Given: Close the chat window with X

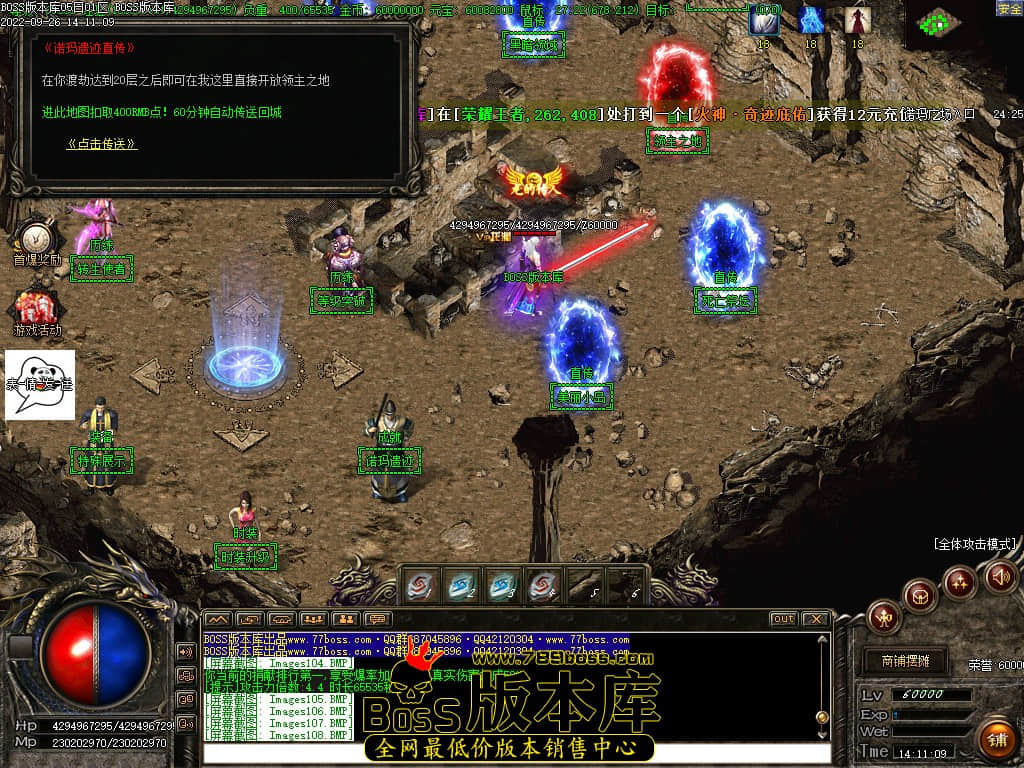Looking at the screenshot, I should point(816,619).
